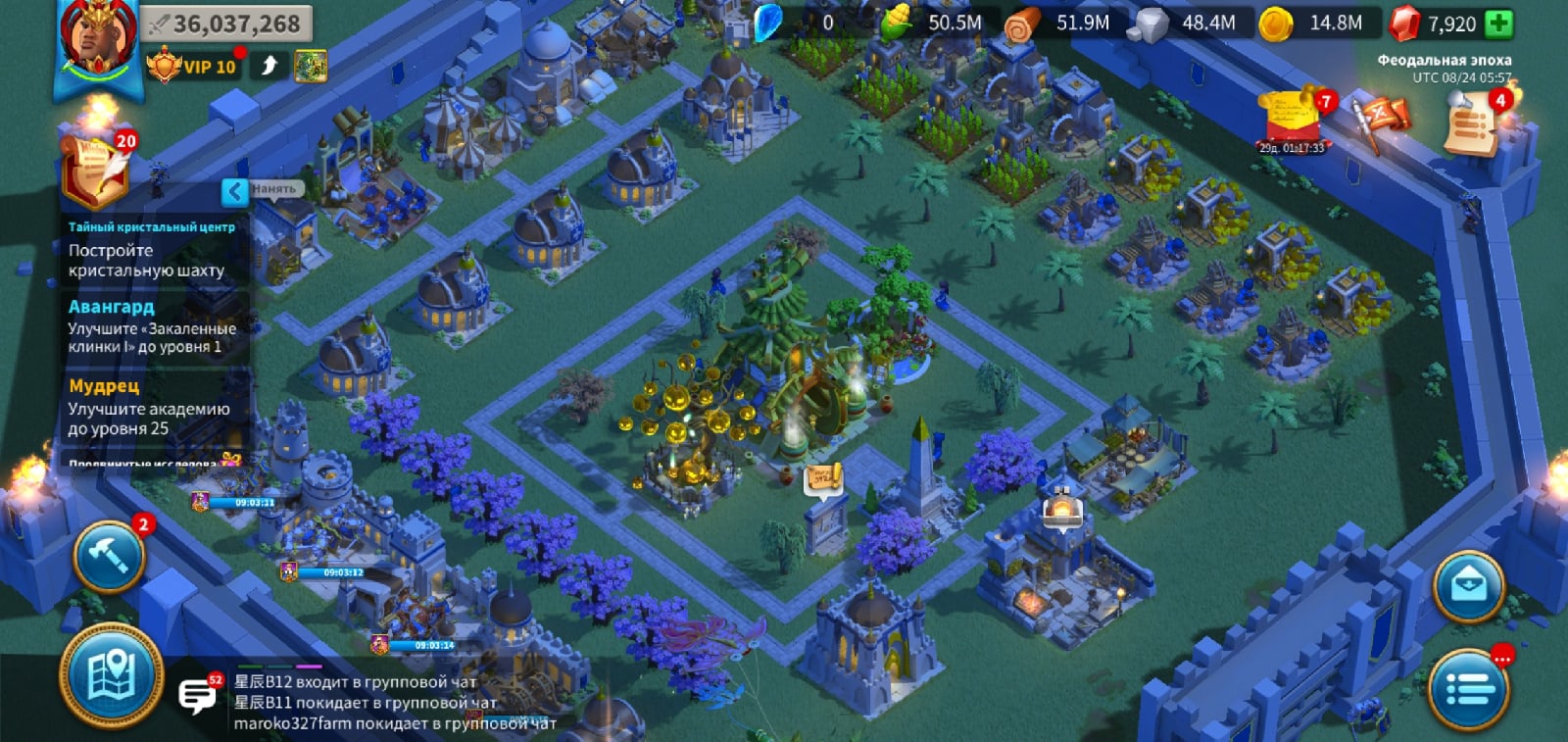The image size is (1568, 742).
Task: Open the group chat message feed
Action: [392, 703]
